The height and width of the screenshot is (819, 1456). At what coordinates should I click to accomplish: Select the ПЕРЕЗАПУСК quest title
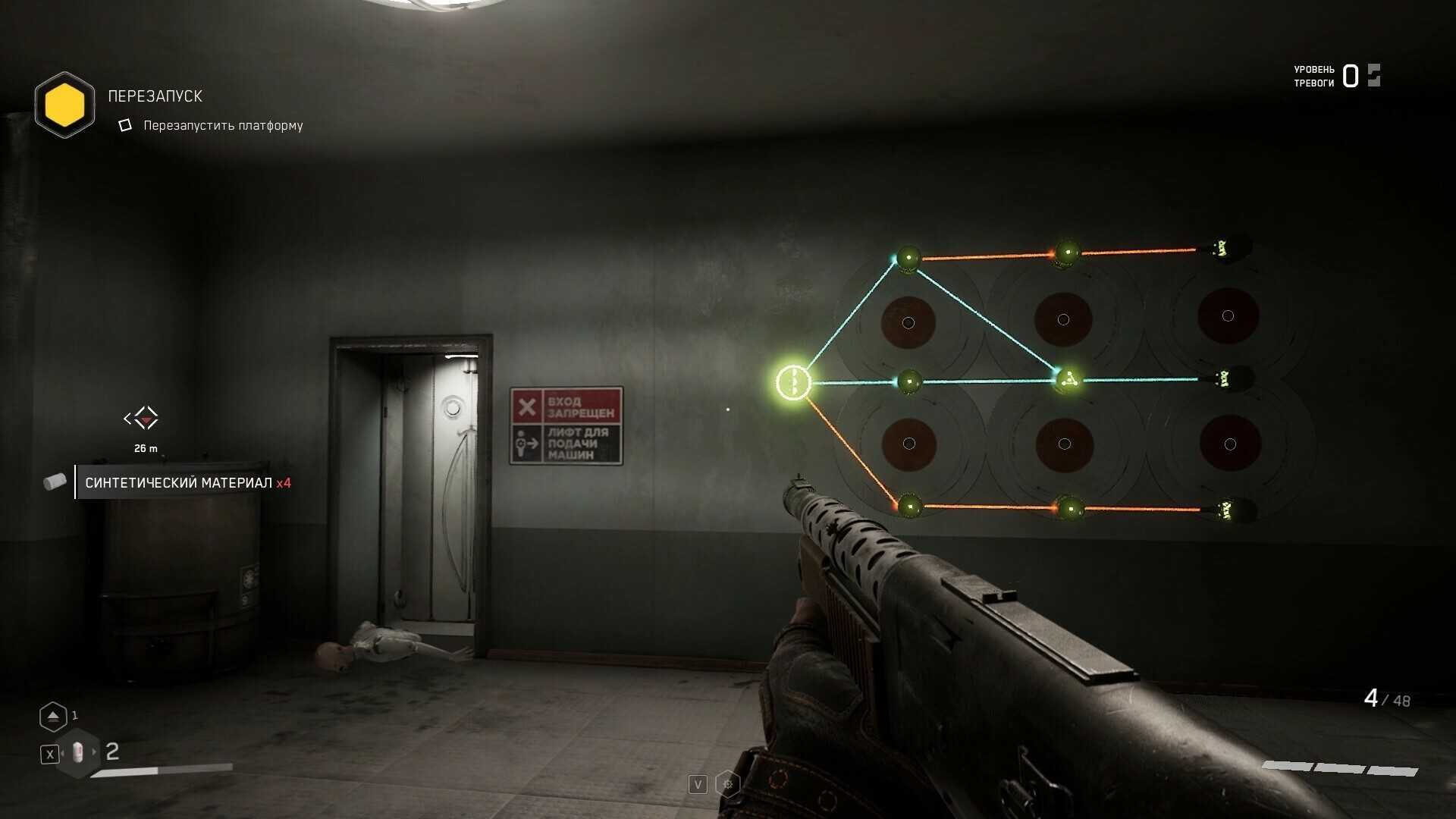pos(155,96)
